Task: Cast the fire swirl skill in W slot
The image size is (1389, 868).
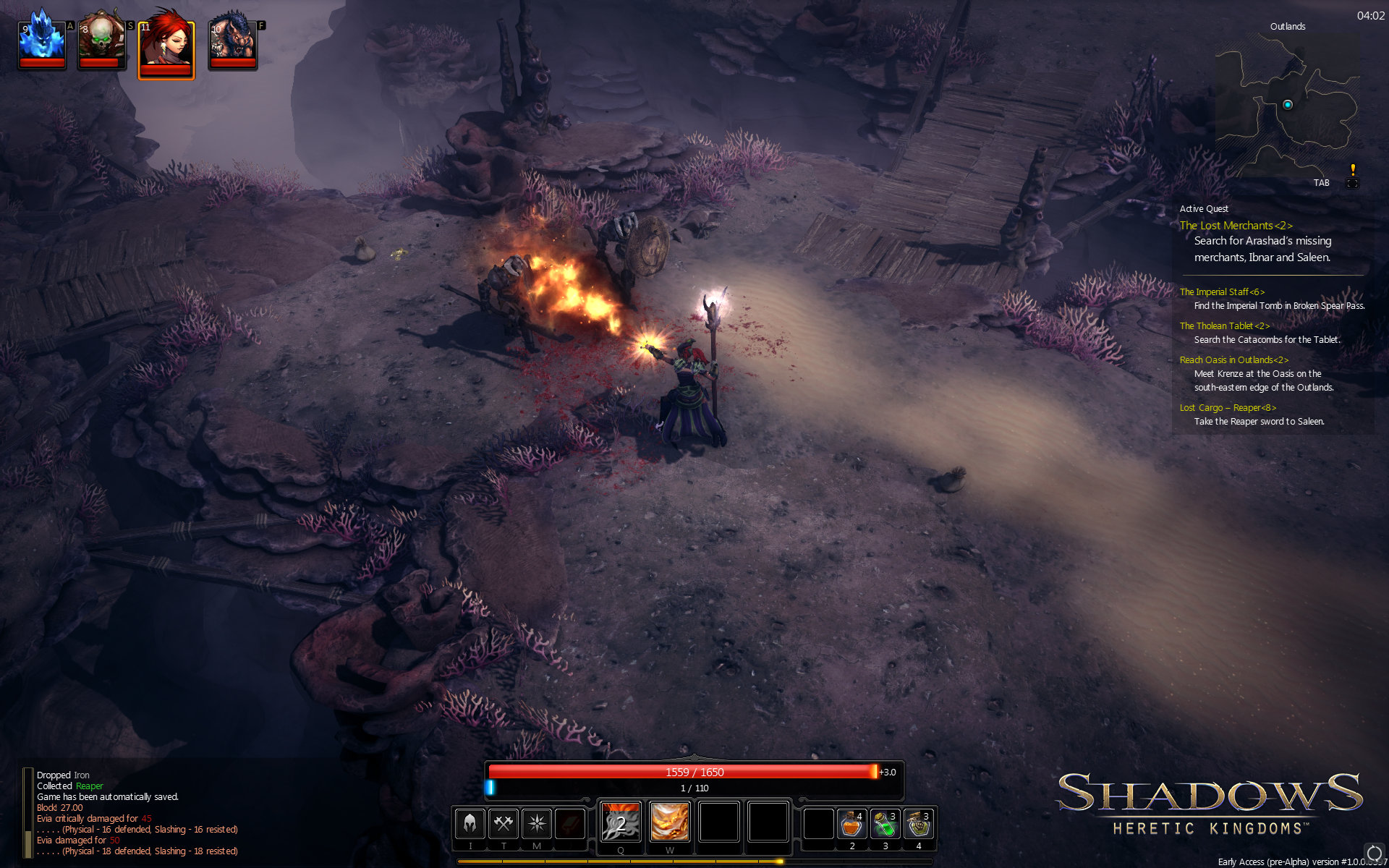Action: pyautogui.click(x=669, y=822)
